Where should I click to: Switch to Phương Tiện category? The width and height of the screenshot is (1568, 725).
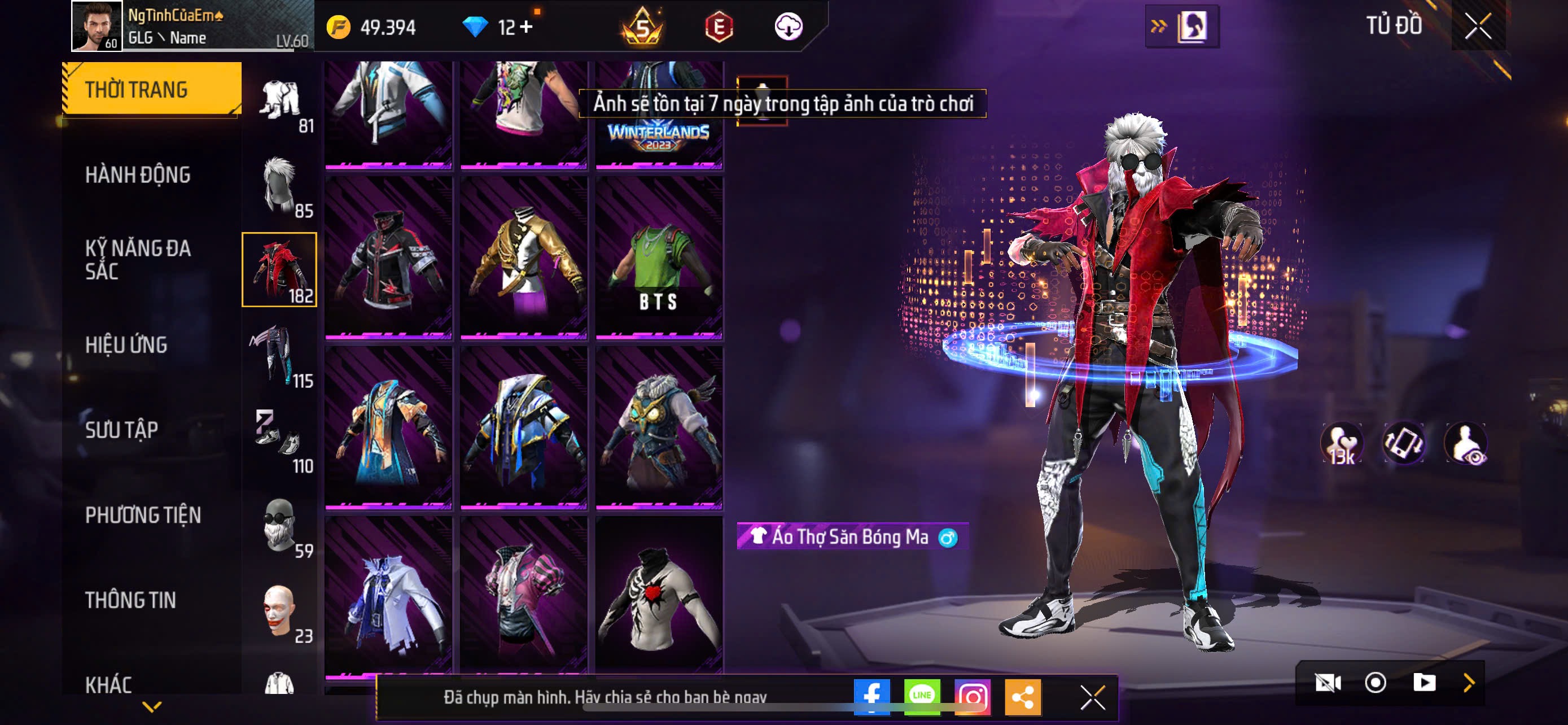click(143, 515)
